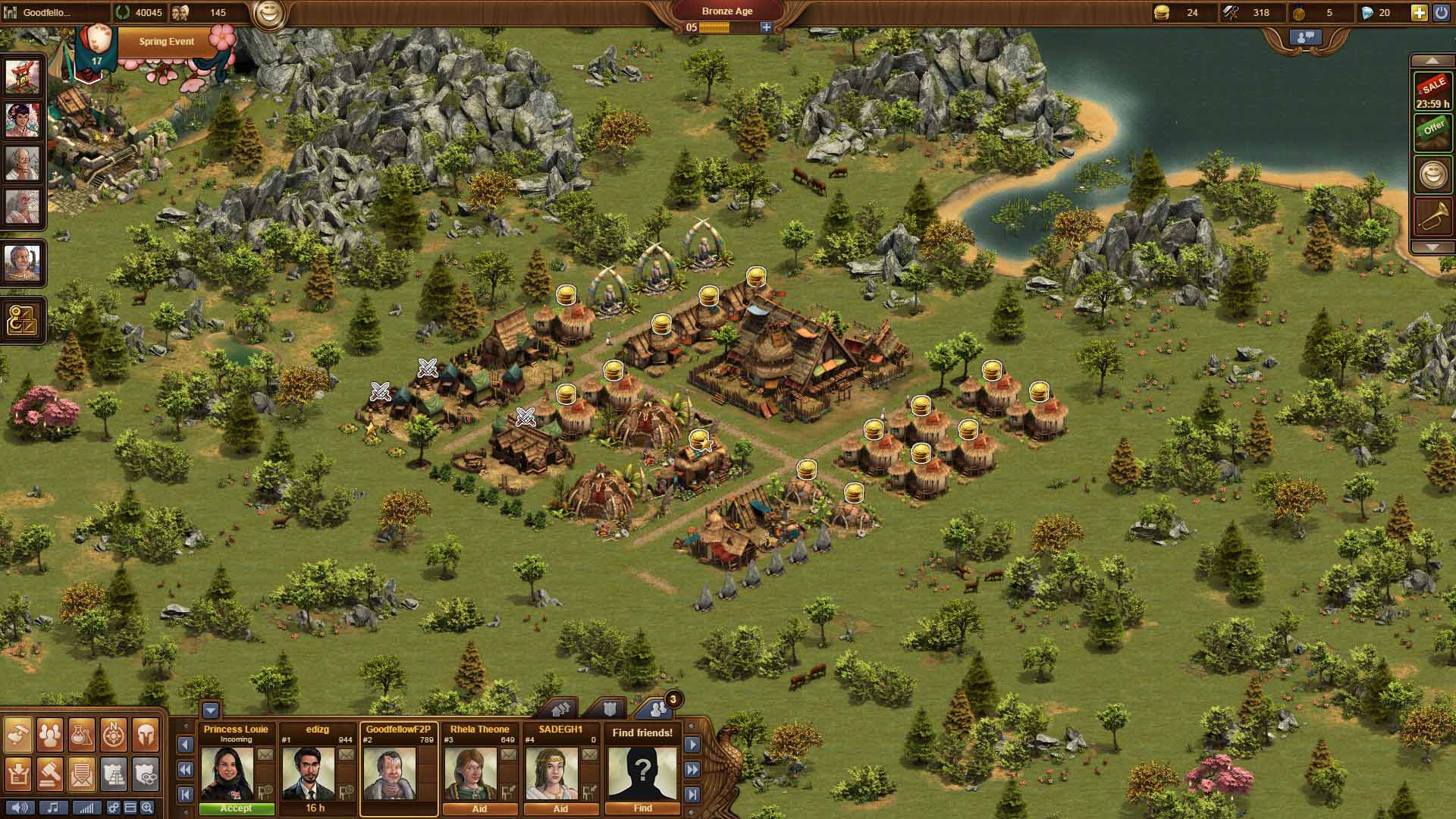This screenshot has height=819, width=1456.
Task: Open the army helmet menu
Action: click(x=146, y=733)
